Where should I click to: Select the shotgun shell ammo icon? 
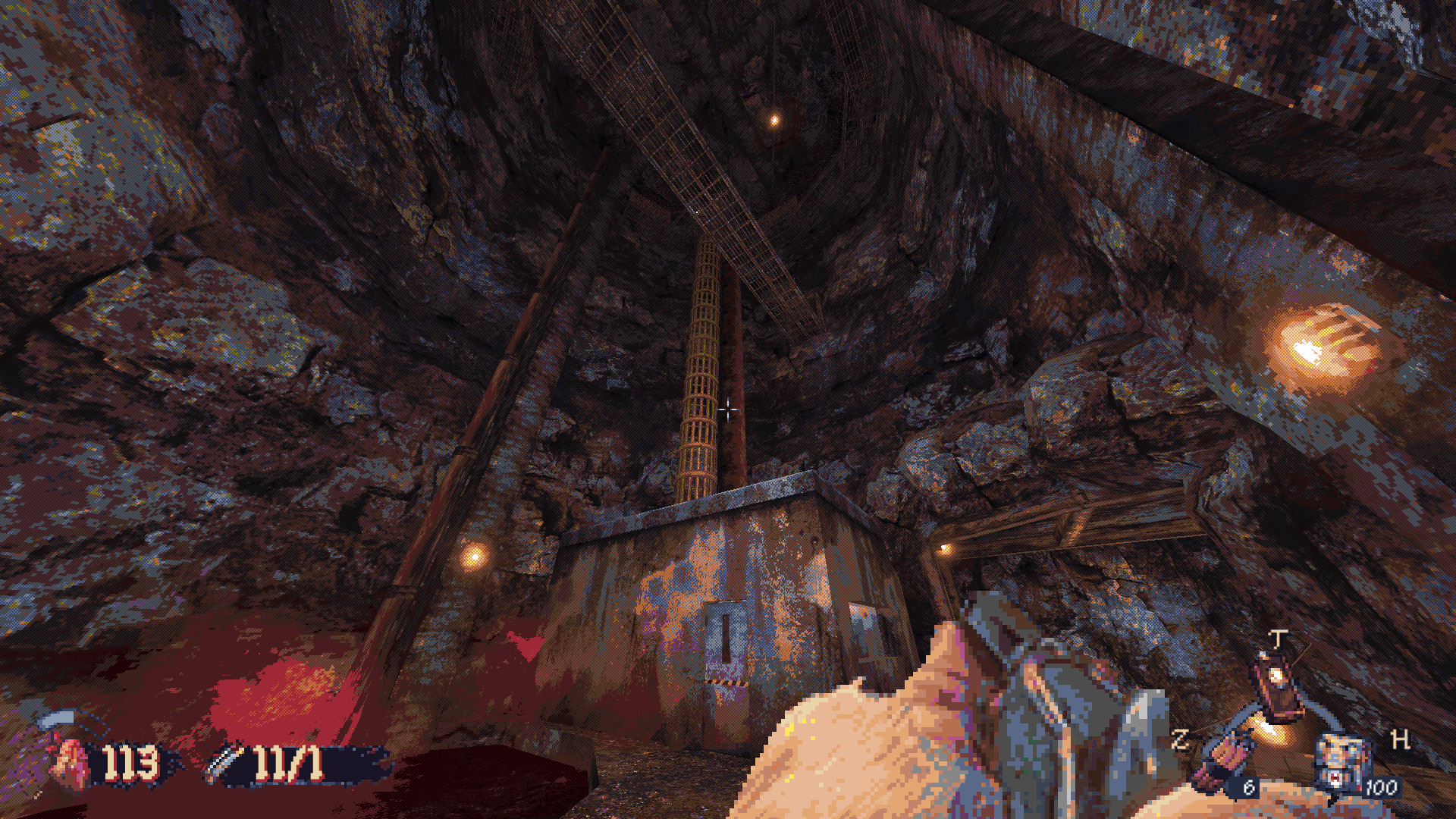point(226,762)
